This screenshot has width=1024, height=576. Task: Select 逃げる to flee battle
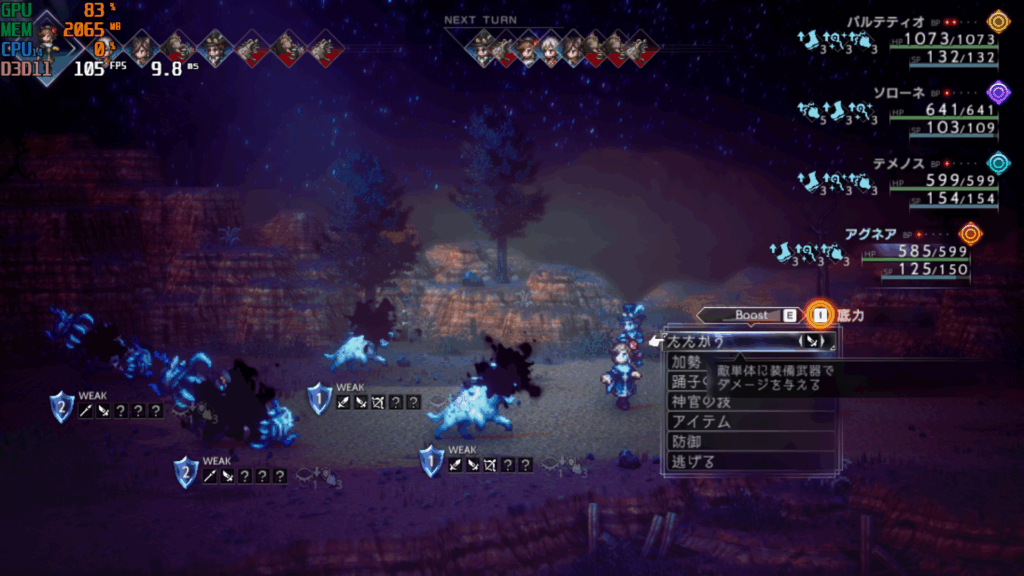click(694, 461)
